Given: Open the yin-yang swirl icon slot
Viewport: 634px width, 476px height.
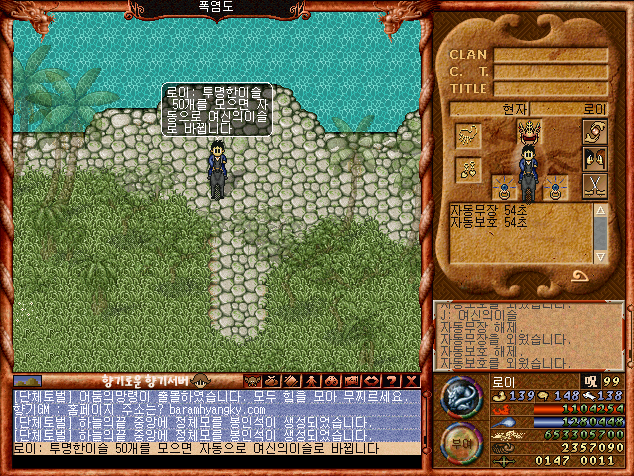Looking at the screenshot, I should point(594,132).
